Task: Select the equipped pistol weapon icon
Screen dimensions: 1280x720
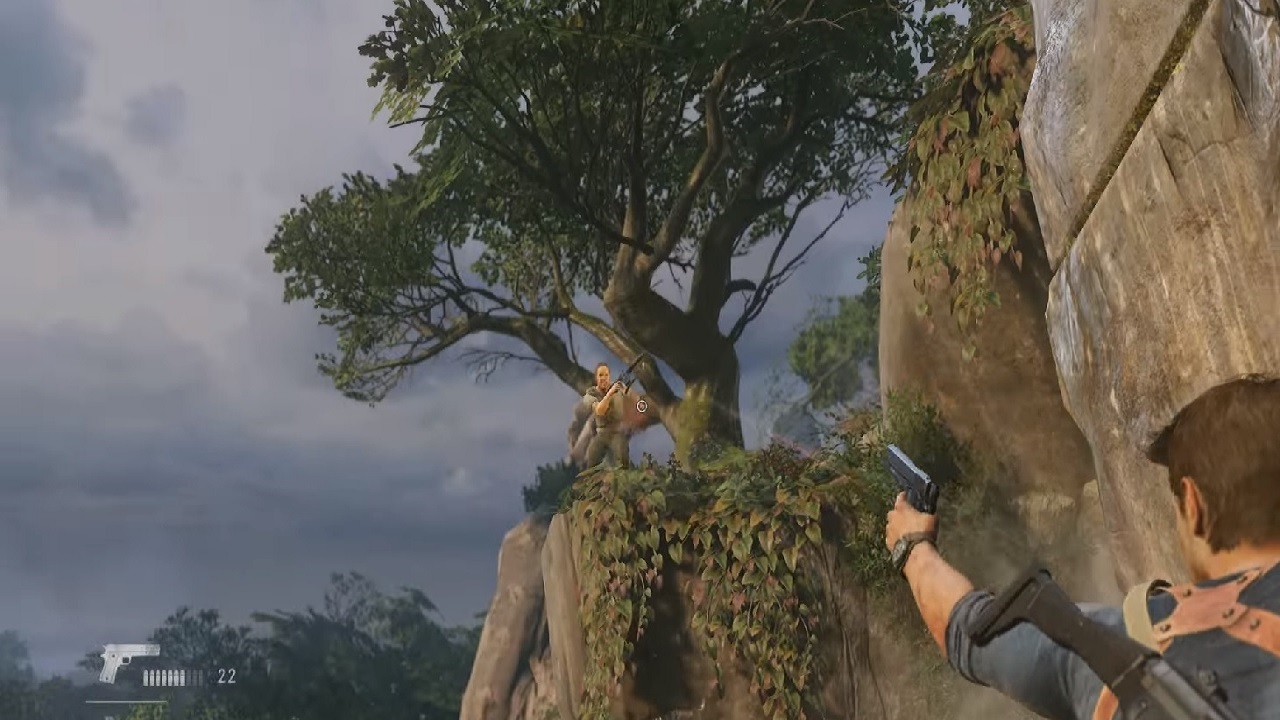Action: [127, 661]
